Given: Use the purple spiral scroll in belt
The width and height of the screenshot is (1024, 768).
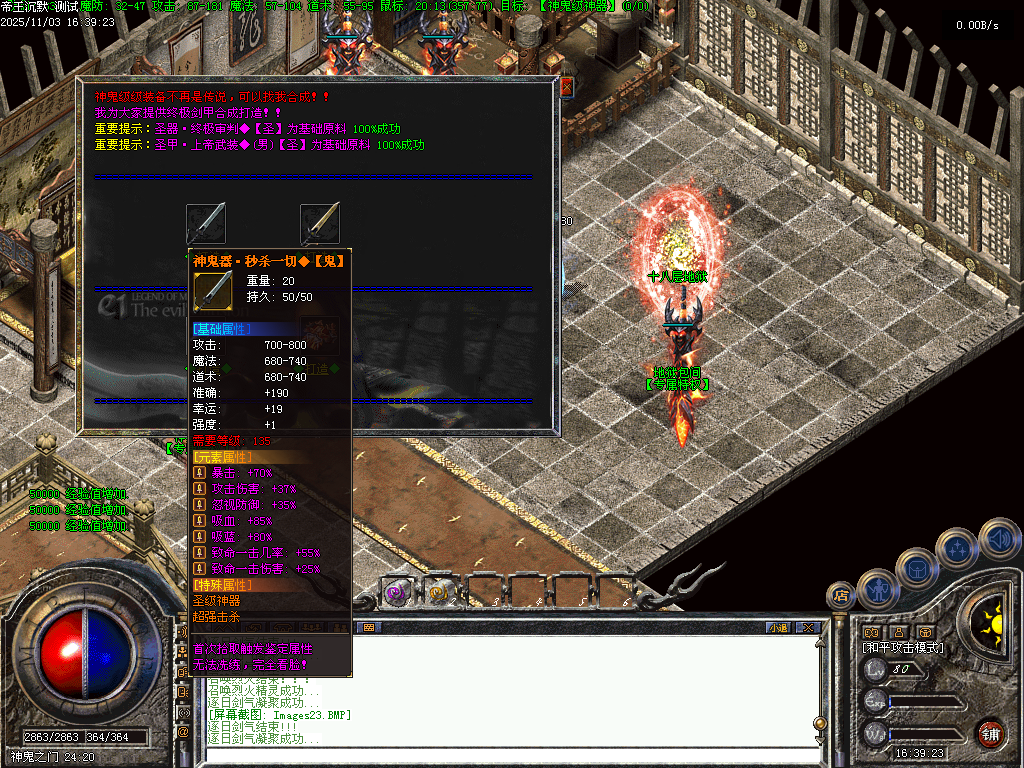Looking at the screenshot, I should coord(397,592).
